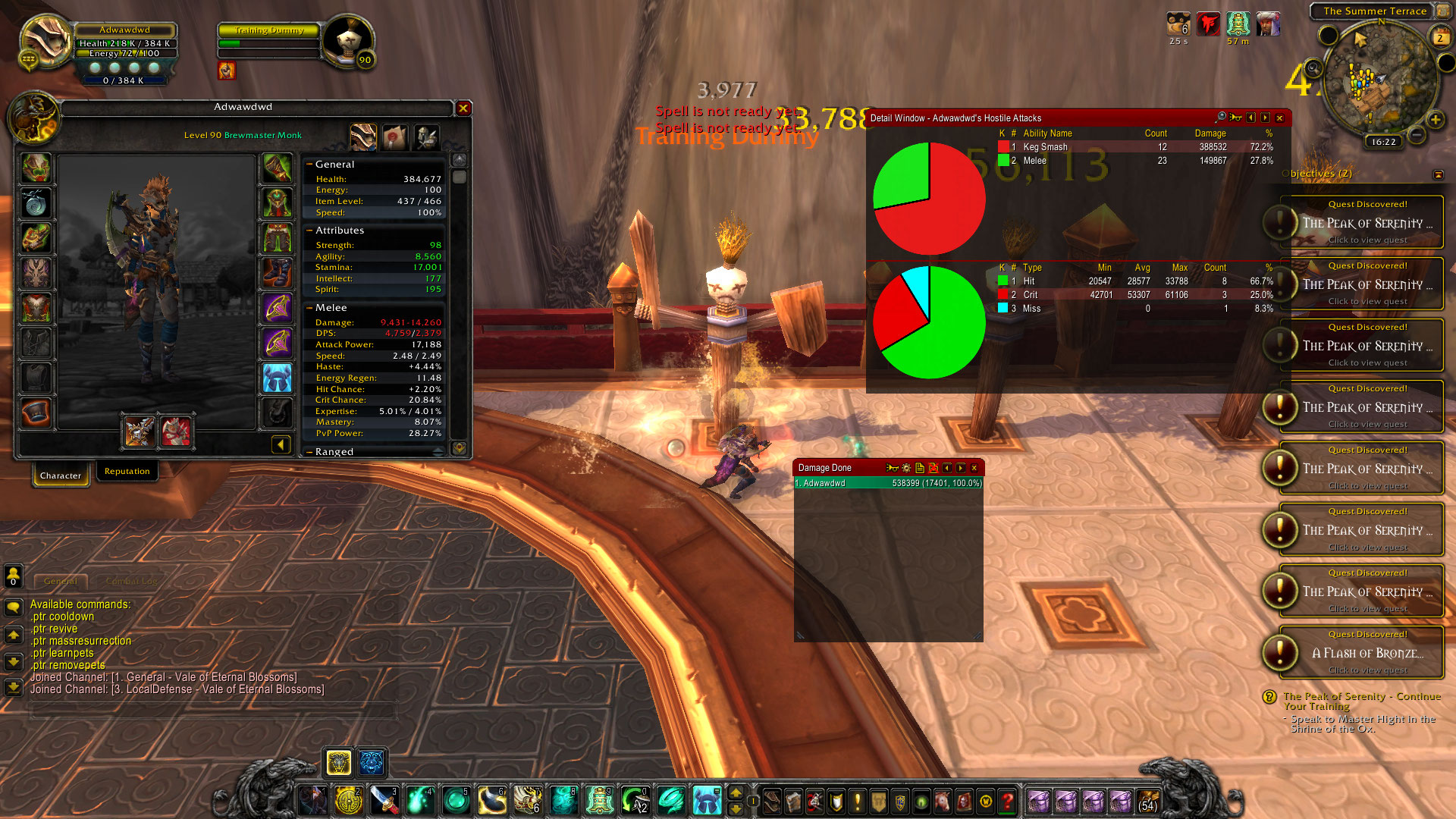Close the Damage Done window
The height and width of the screenshot is (819, 1456).
[974, 469]
